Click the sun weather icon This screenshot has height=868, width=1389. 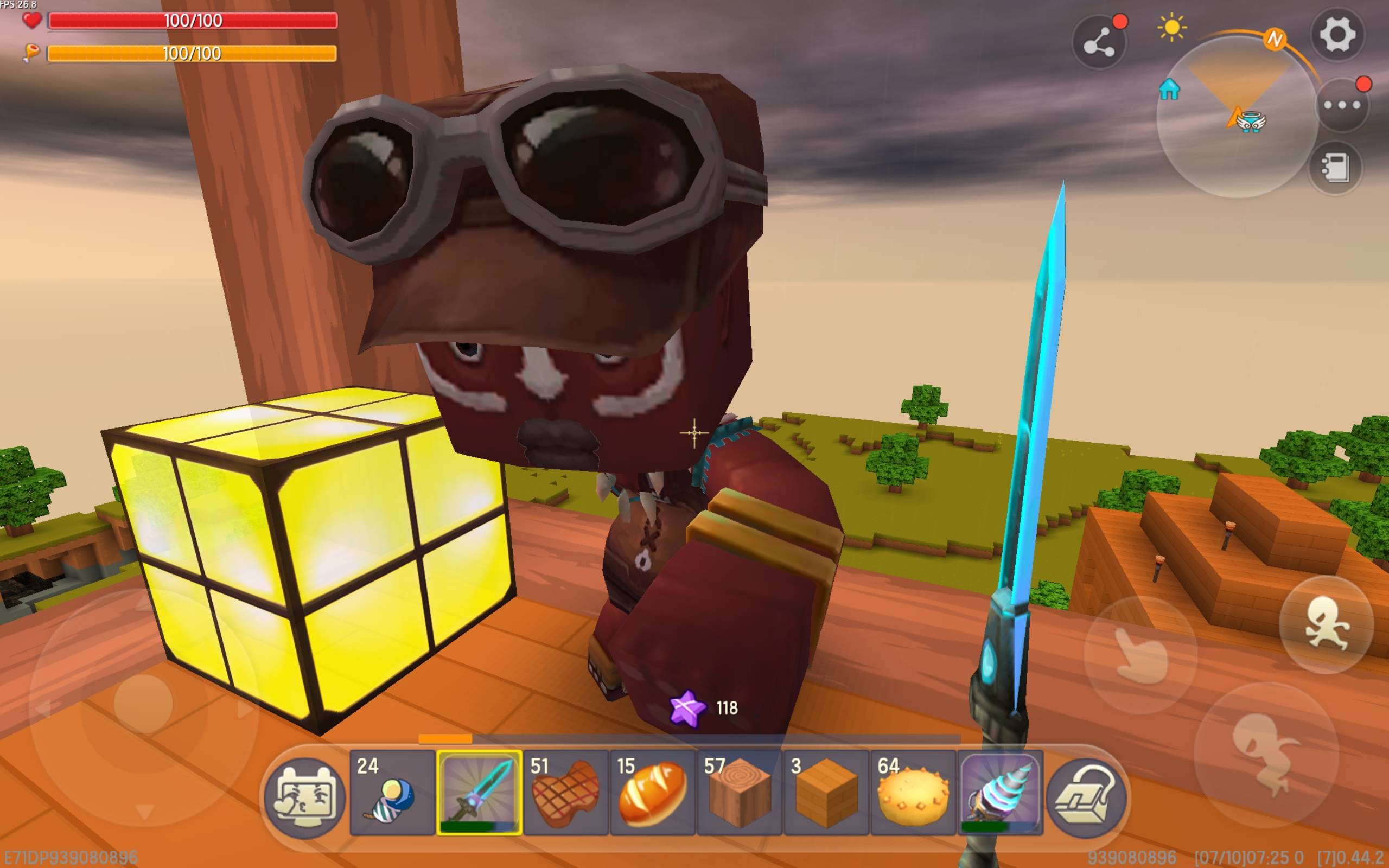pyautogui.click(x=1171, y=28)
